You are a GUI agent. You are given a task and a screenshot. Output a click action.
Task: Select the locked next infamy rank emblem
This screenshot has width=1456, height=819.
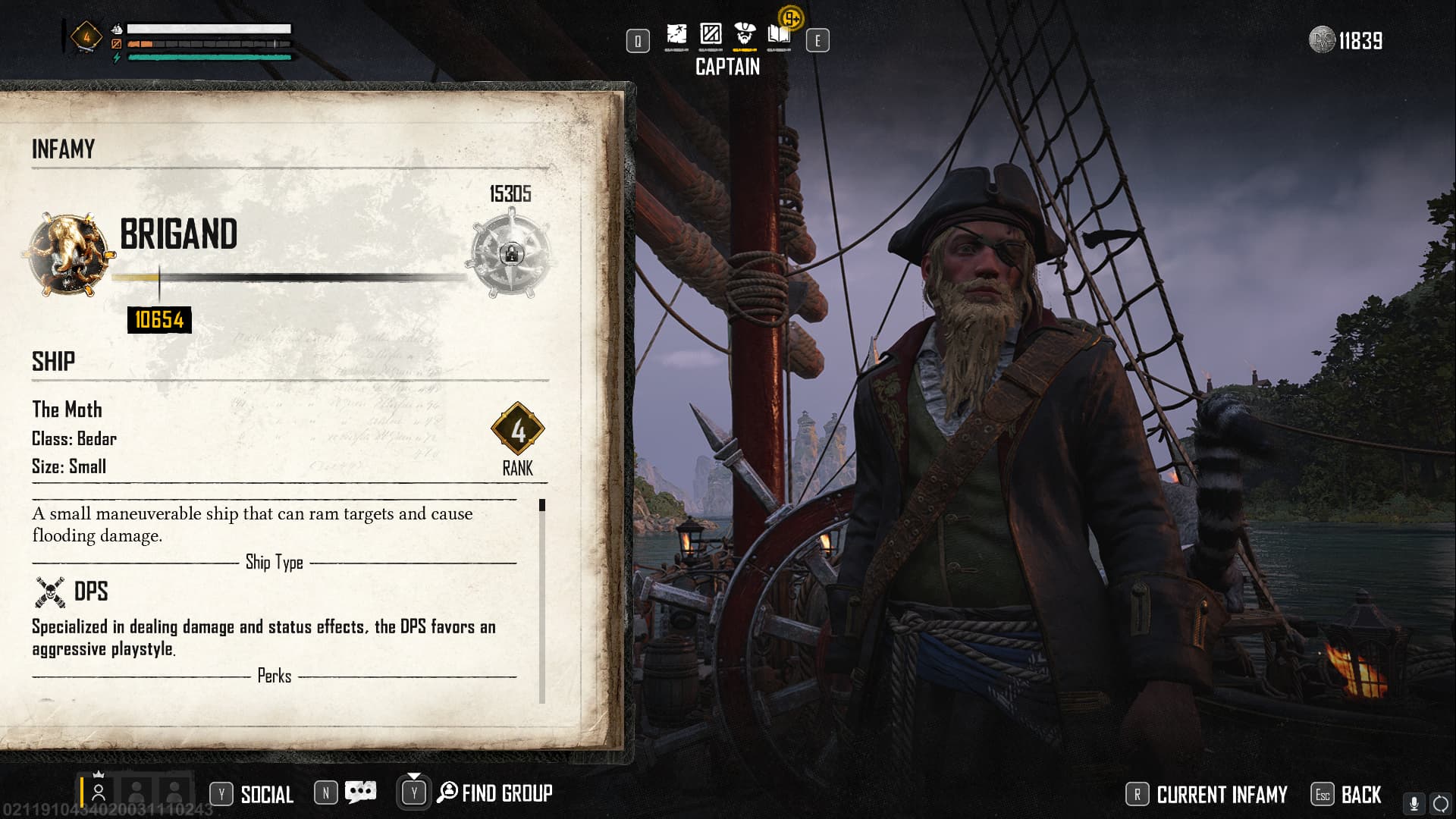(x=511, y=253)
